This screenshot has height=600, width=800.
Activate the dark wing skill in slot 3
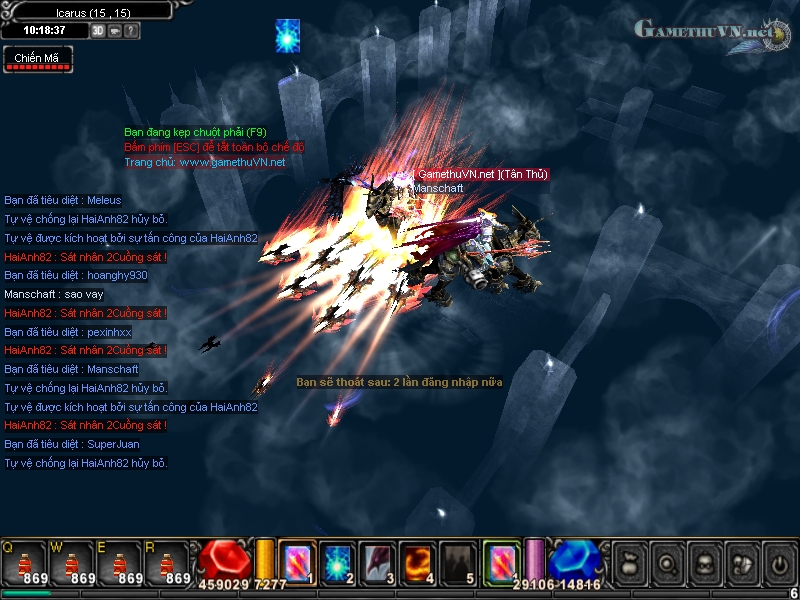tap(378, 562)
